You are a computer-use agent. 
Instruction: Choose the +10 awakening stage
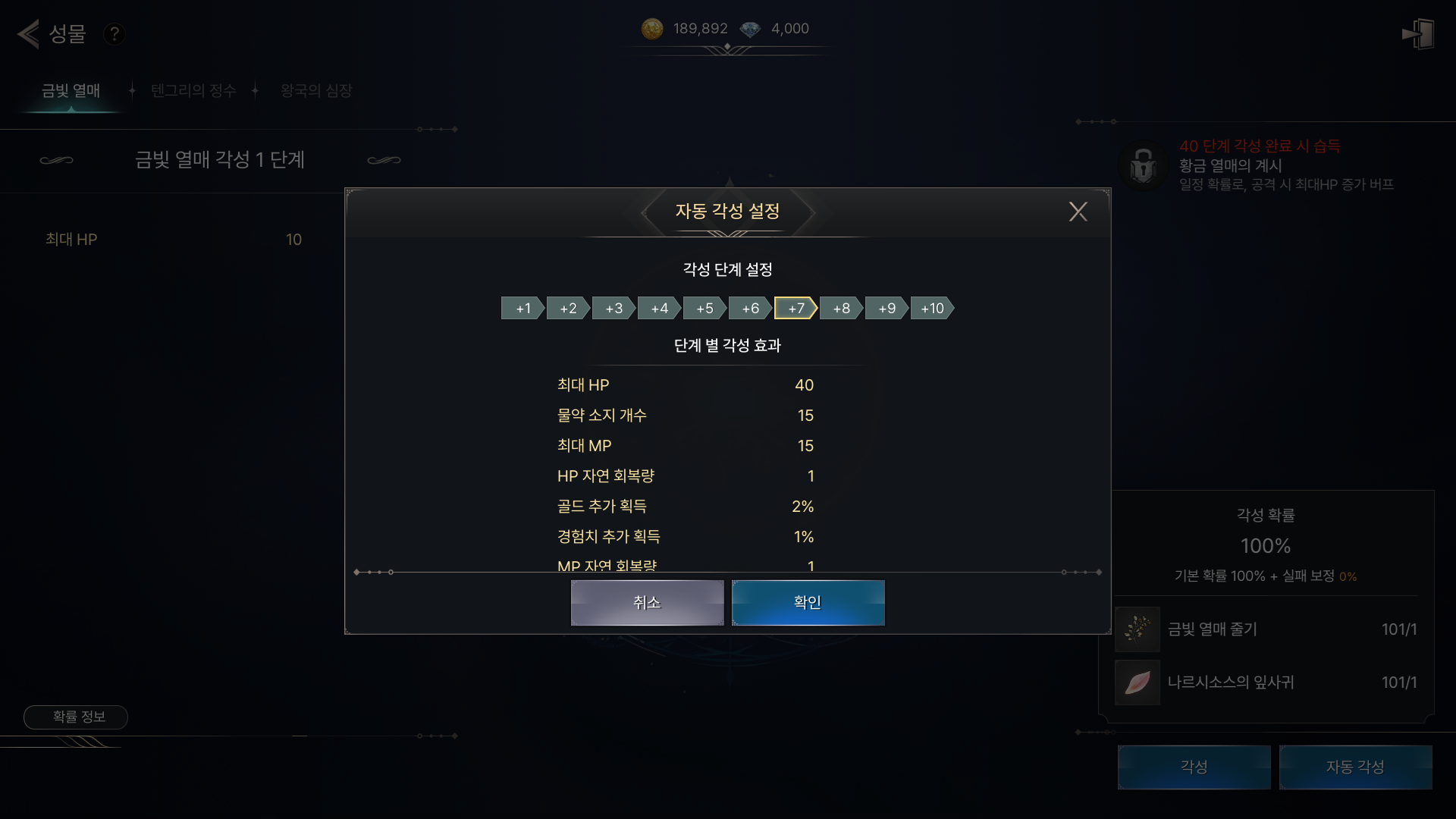tap(932, 309)
